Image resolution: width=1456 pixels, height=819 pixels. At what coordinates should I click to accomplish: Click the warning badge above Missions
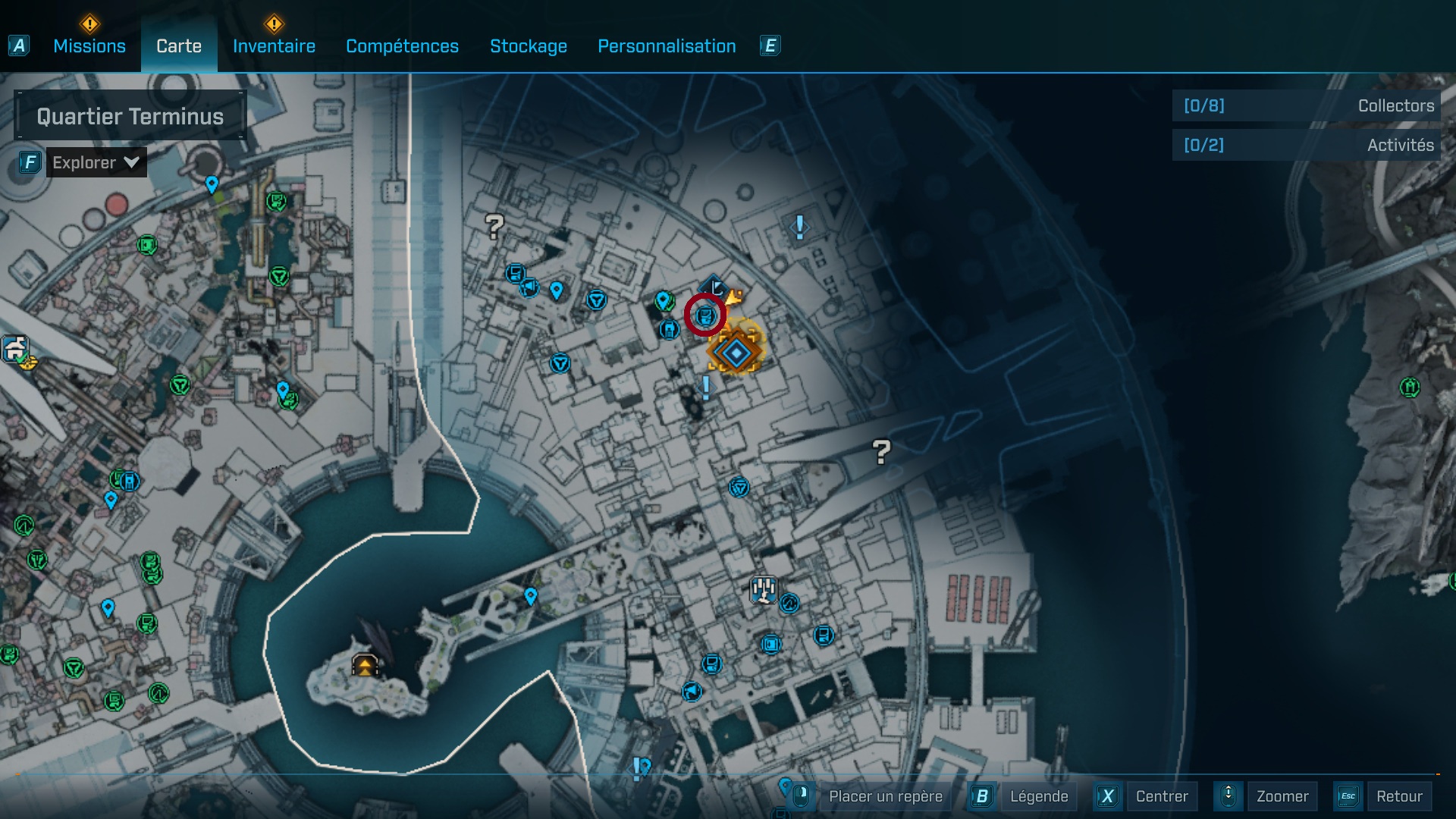point(89,23)
